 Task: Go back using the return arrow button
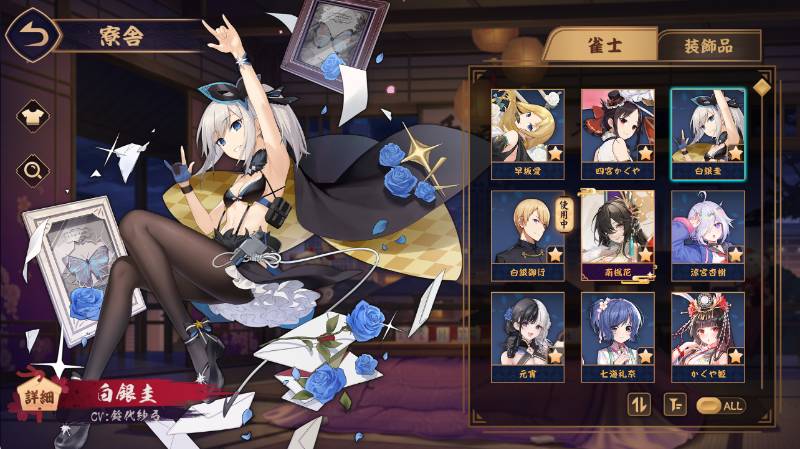click(x=27, y=36)
